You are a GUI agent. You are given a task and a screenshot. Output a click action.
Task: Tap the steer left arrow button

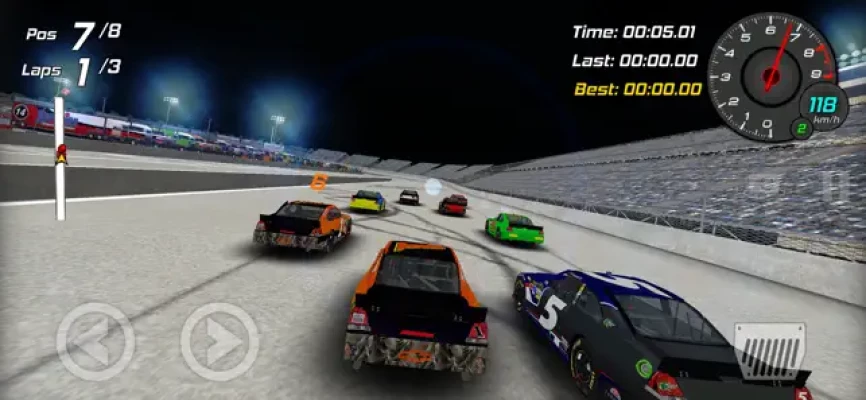coord(95,341)
